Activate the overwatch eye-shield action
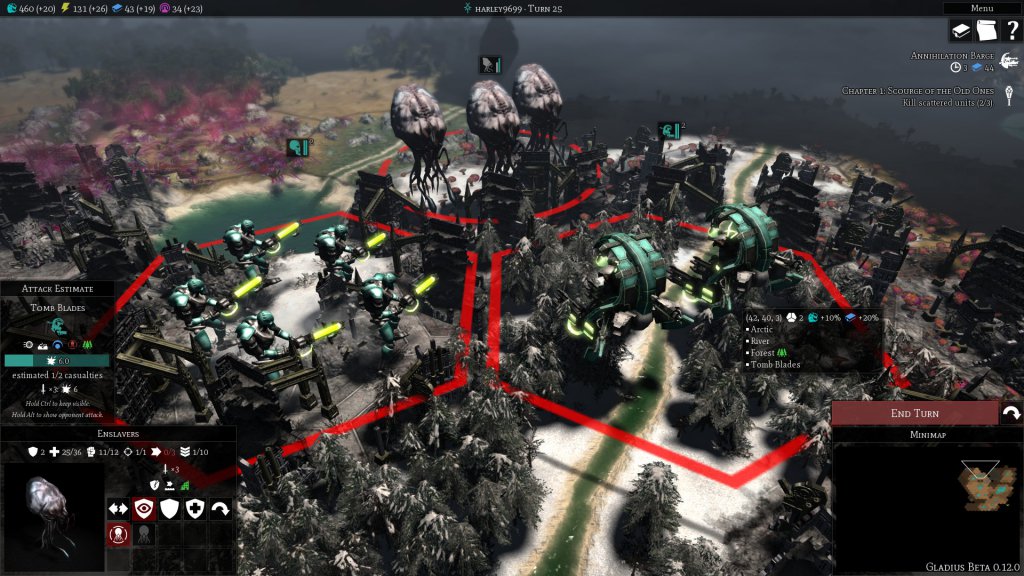The width and height of the screenshot is (1024, 576). [144, 508]
